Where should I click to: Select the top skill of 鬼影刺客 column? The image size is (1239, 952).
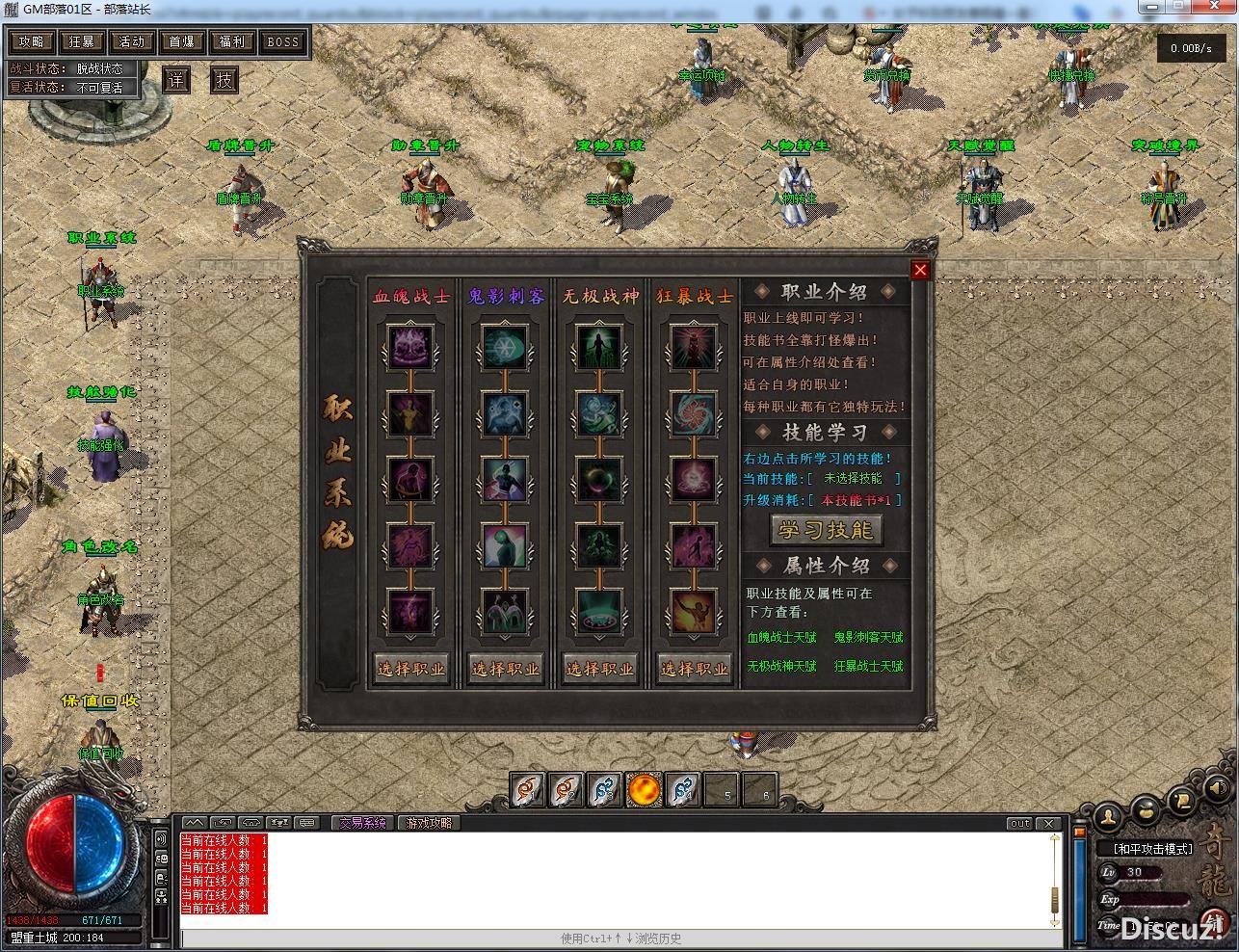(x=505, y=347)
